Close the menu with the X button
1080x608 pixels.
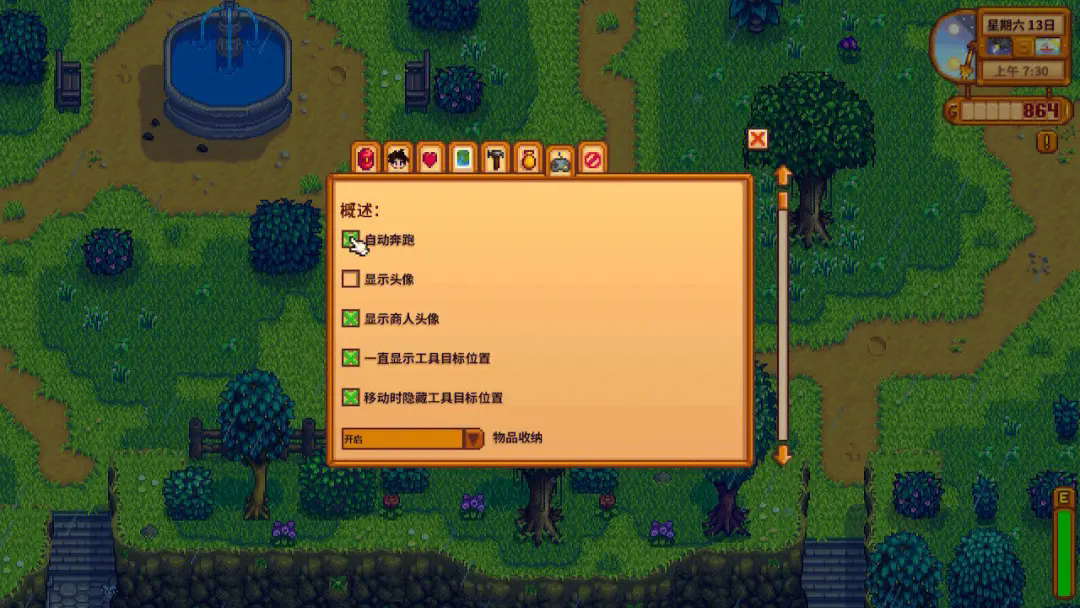[x=758, y=139]
